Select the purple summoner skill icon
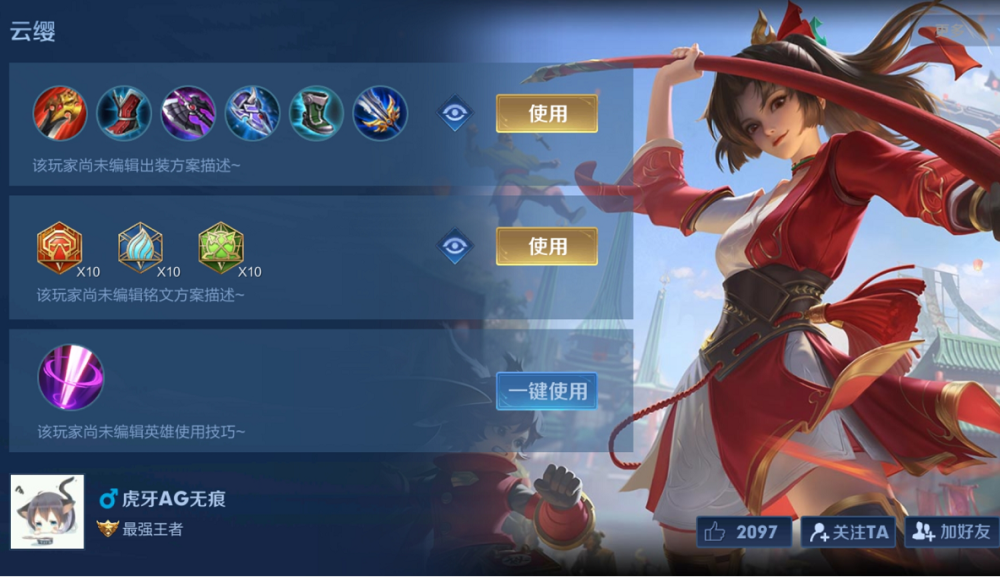 click(70, 377)
